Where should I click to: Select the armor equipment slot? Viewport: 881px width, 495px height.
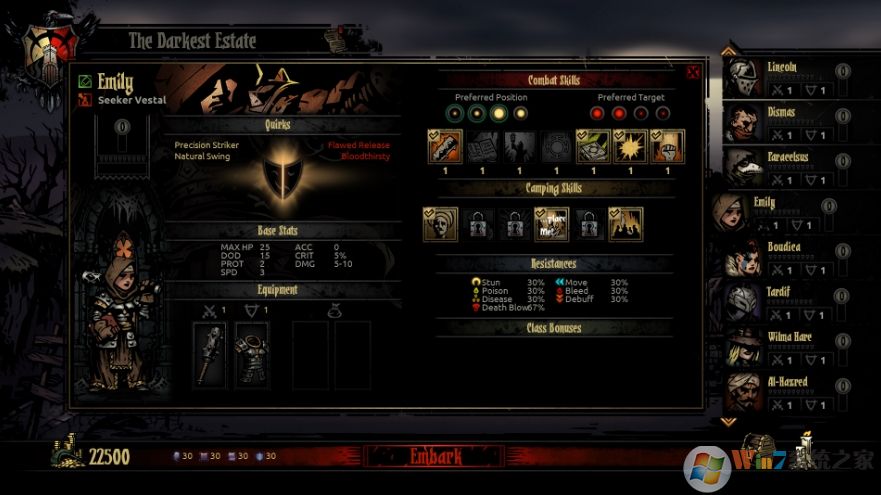tap(252, 354)
